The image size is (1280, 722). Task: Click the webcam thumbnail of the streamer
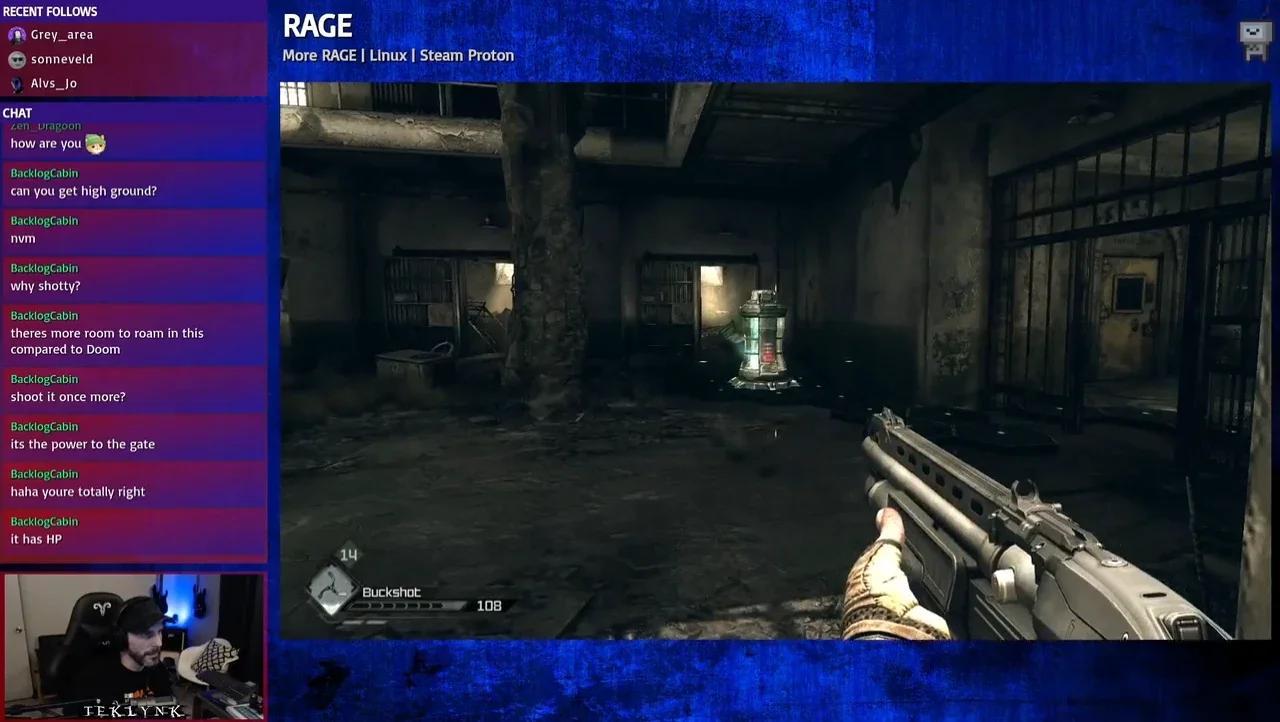pyautogui.click(x=134, y=645)
